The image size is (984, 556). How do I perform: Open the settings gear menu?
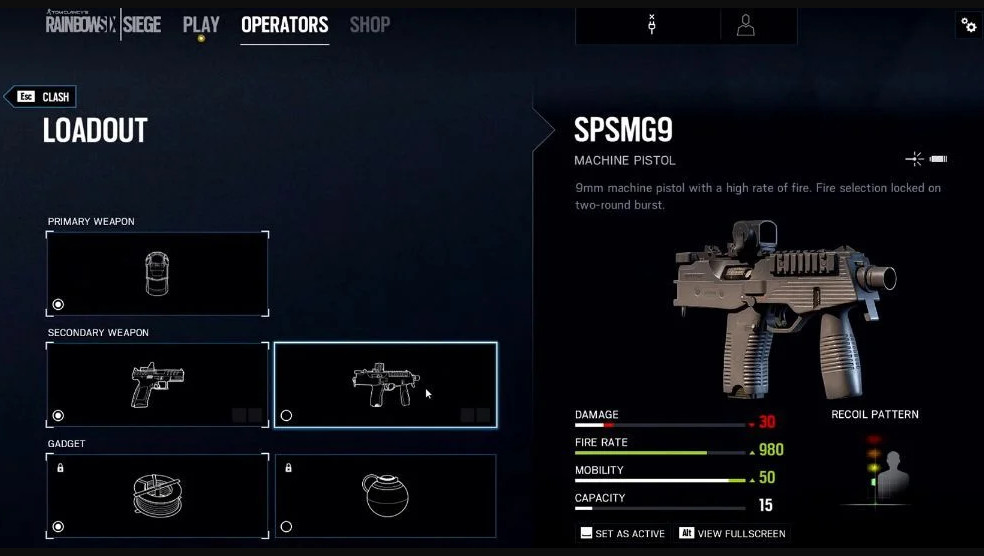(968, 25)
